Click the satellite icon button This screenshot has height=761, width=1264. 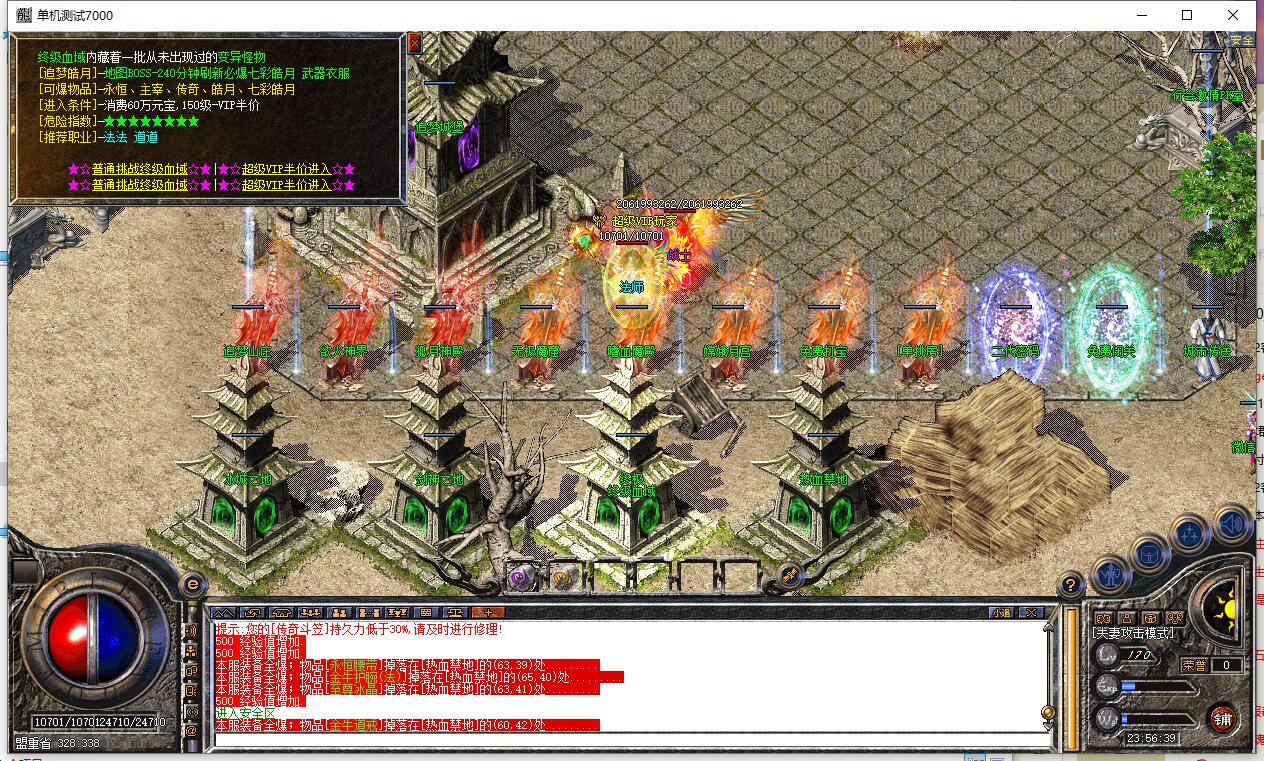pos(790,577)
